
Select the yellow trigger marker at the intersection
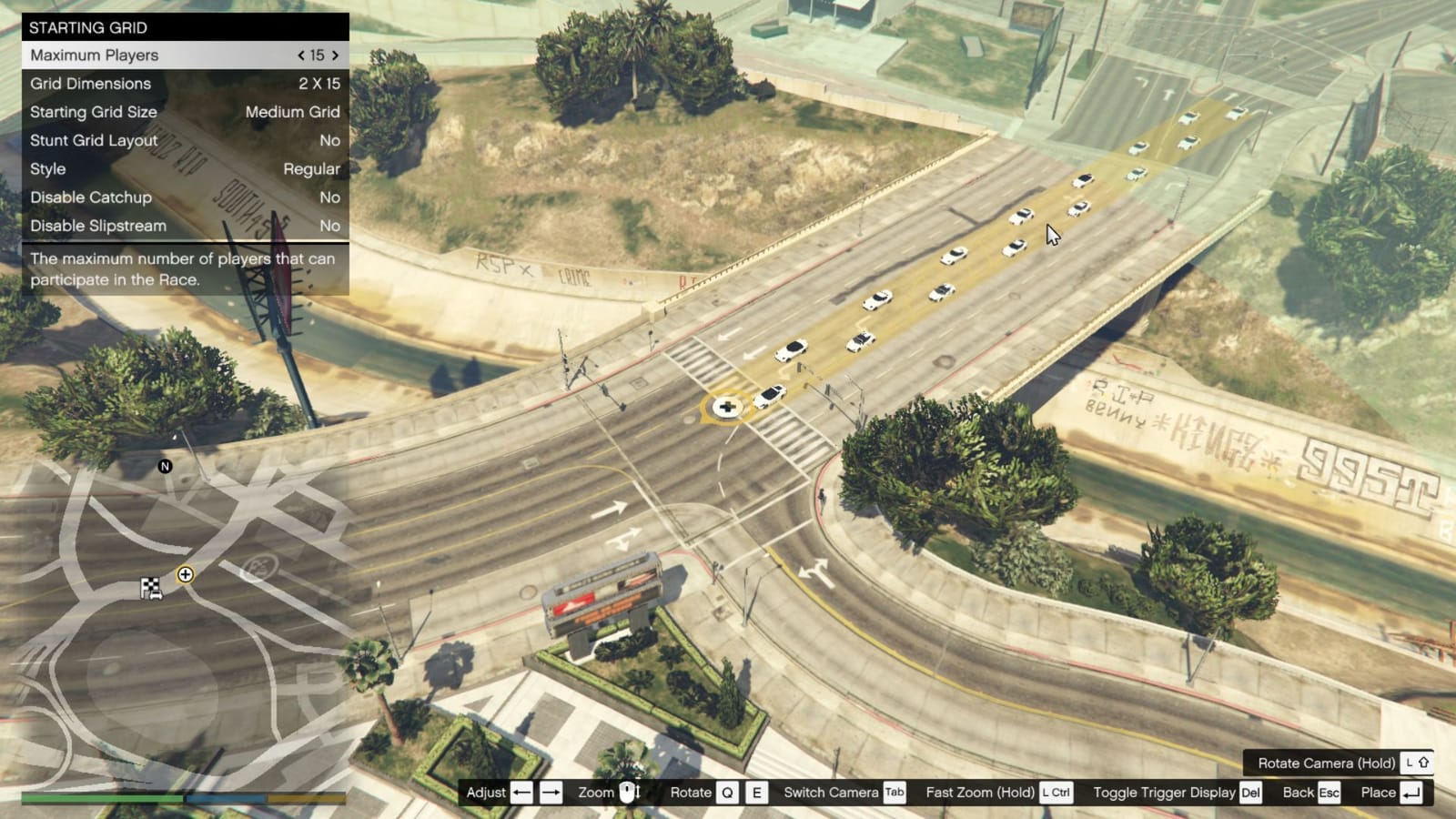tap(725, 407)
